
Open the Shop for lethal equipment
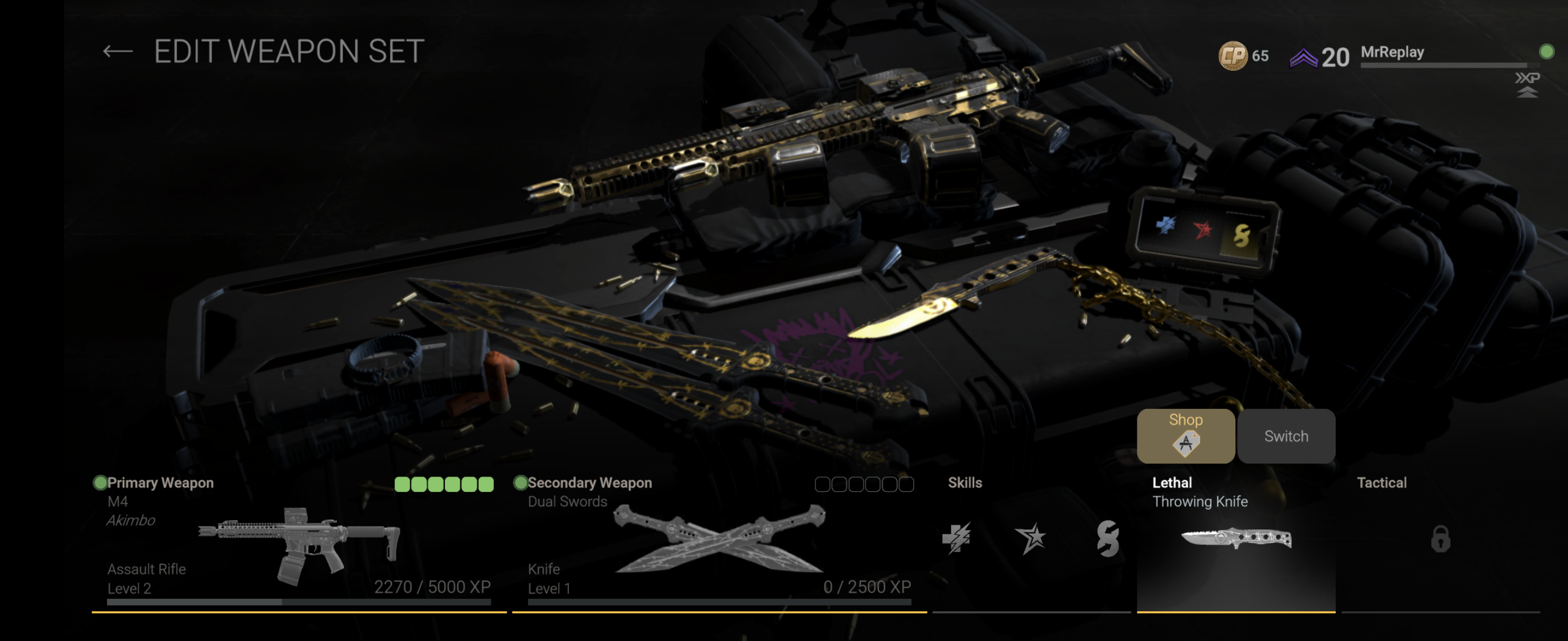point(1185,436)
